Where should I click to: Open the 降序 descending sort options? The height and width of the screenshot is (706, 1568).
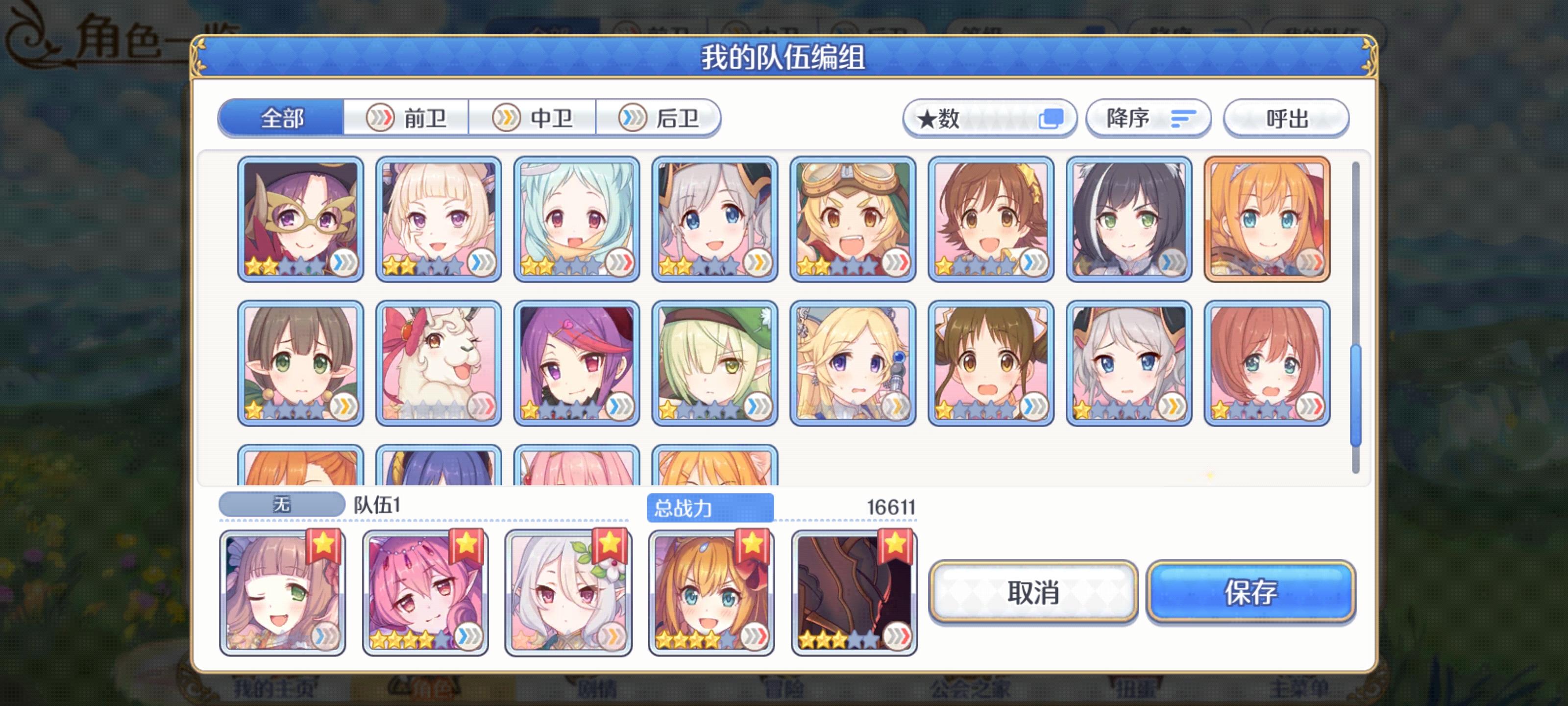click(1148, 119)
